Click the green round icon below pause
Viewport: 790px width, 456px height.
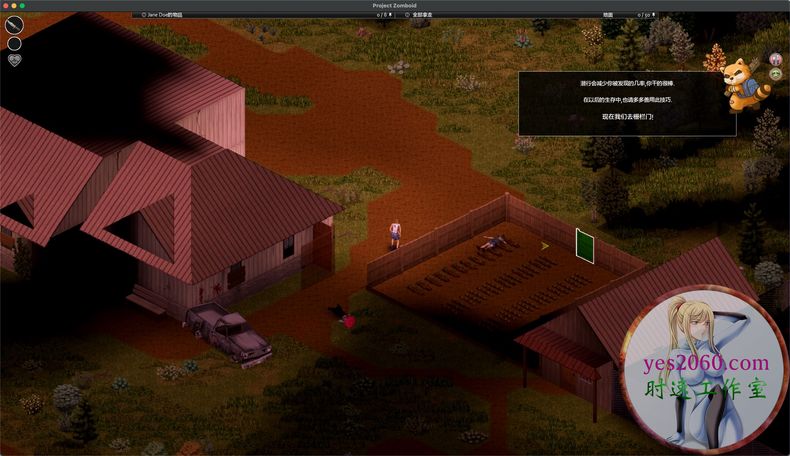point(776,74)
